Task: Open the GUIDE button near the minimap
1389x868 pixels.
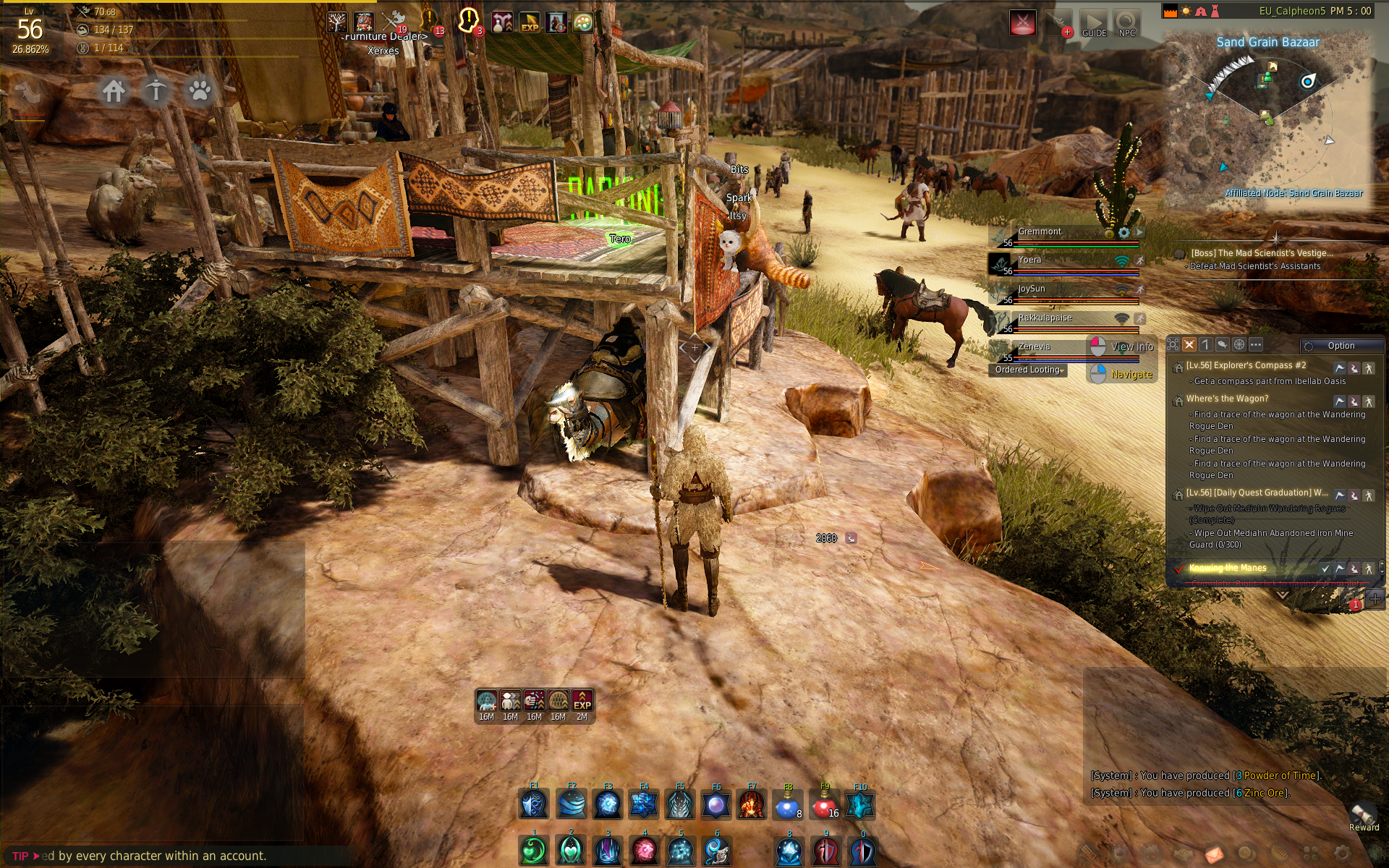Action: (x=1093, y=23)
